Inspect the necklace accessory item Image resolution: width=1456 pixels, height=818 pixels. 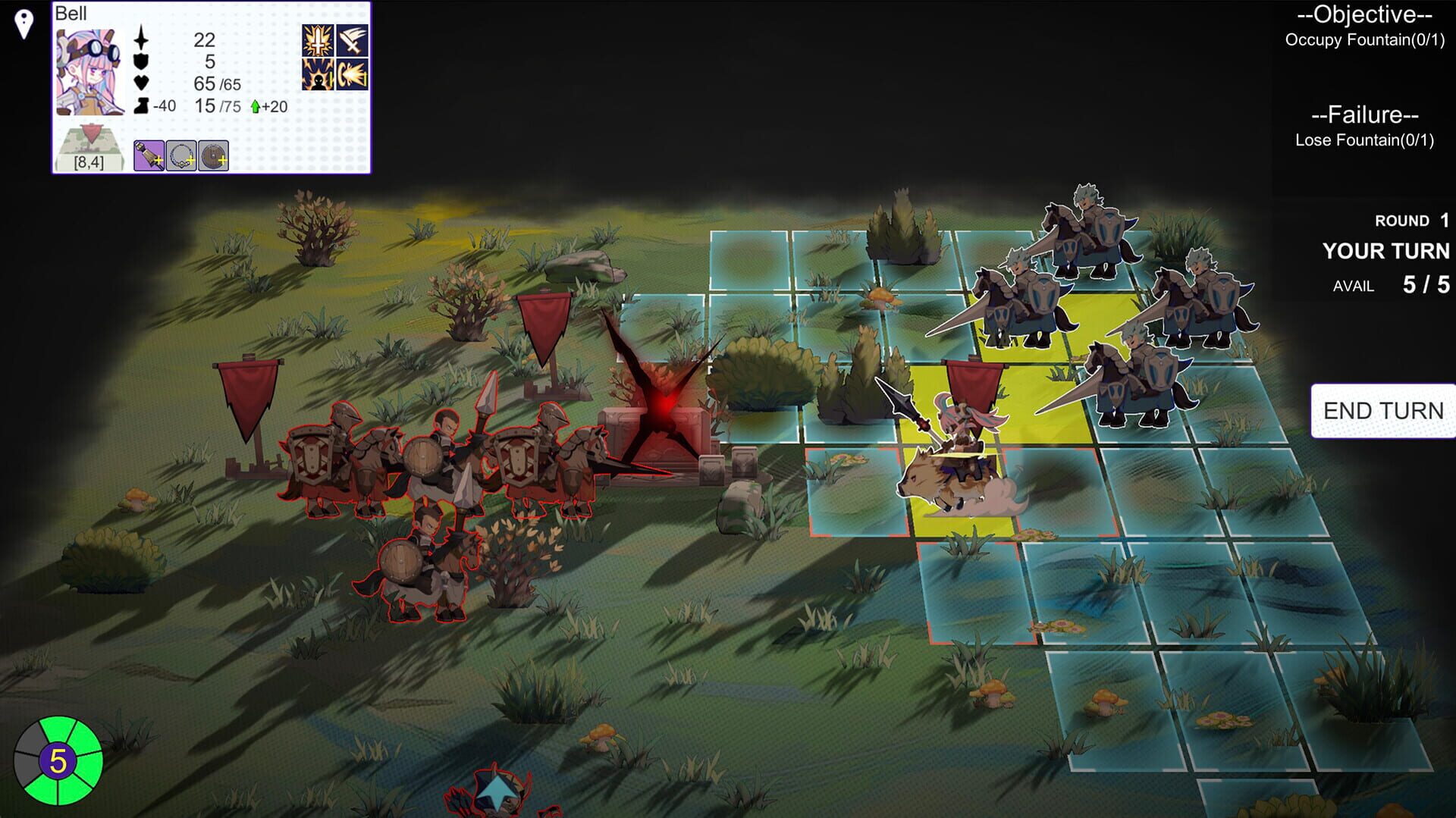click(x=180, y=155)
